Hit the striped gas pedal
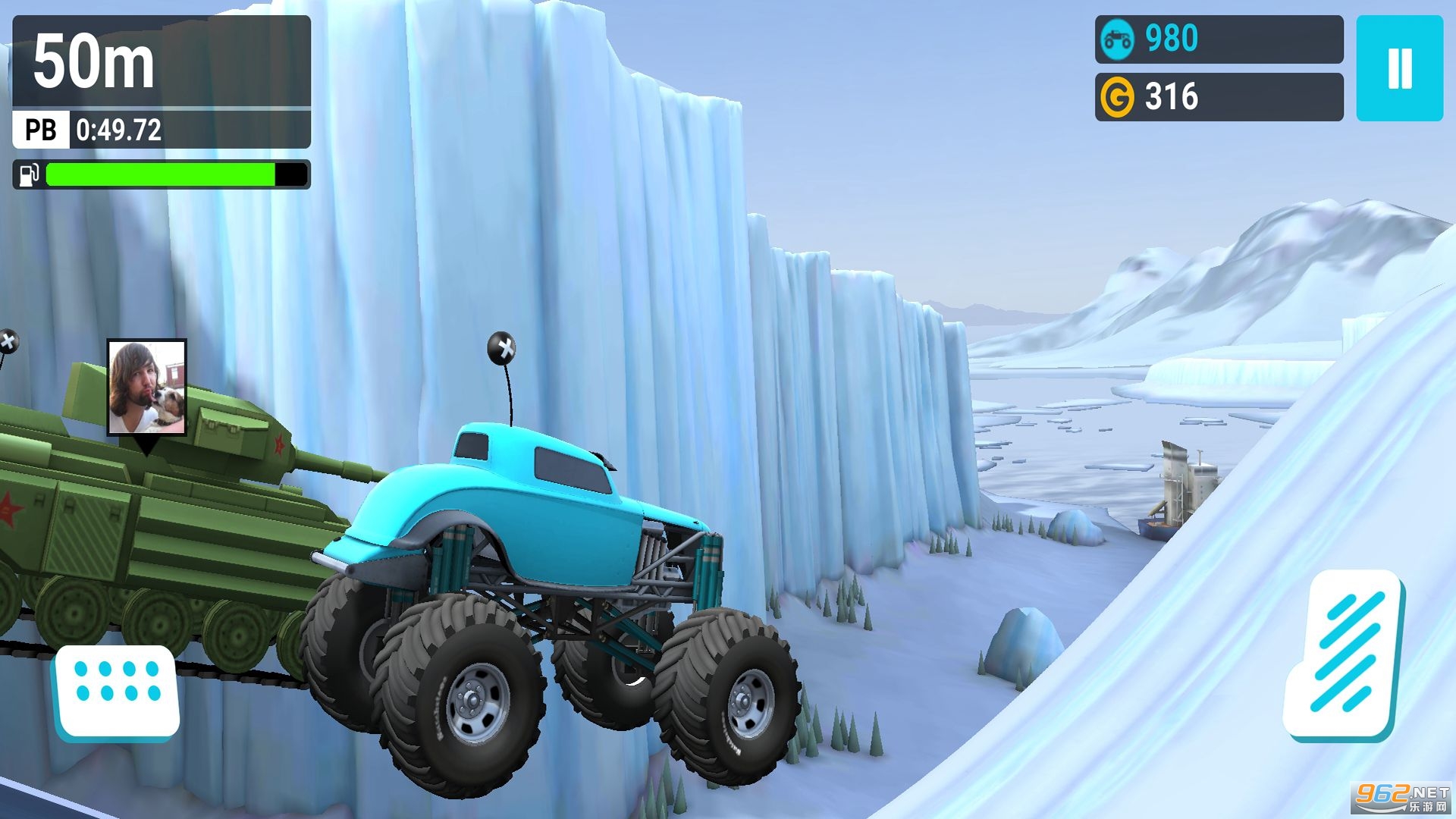This screenshot has height=819, width=1456. (x=1344, y=654)
